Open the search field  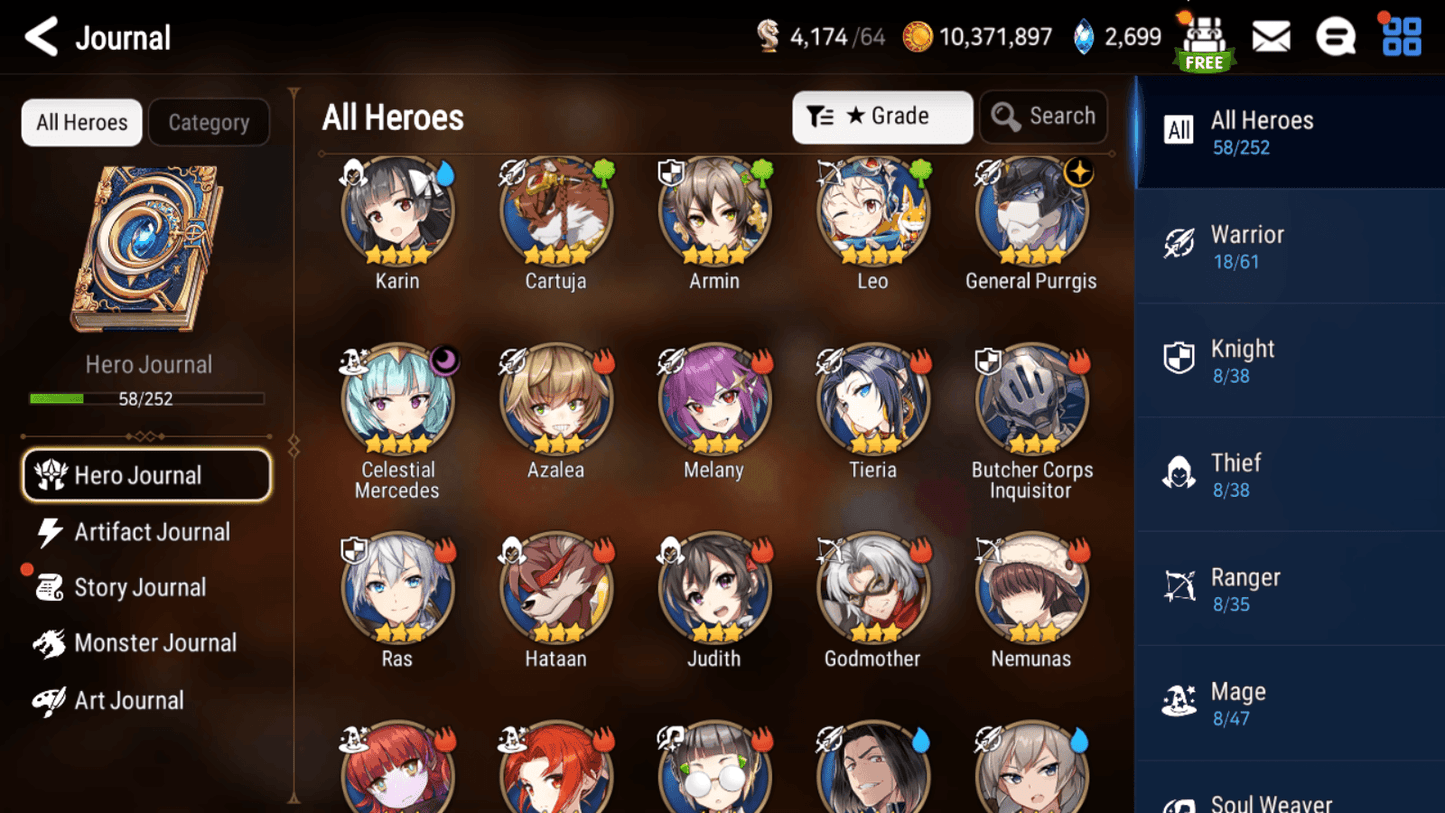pyautogui.click(x=1043, y=116)
